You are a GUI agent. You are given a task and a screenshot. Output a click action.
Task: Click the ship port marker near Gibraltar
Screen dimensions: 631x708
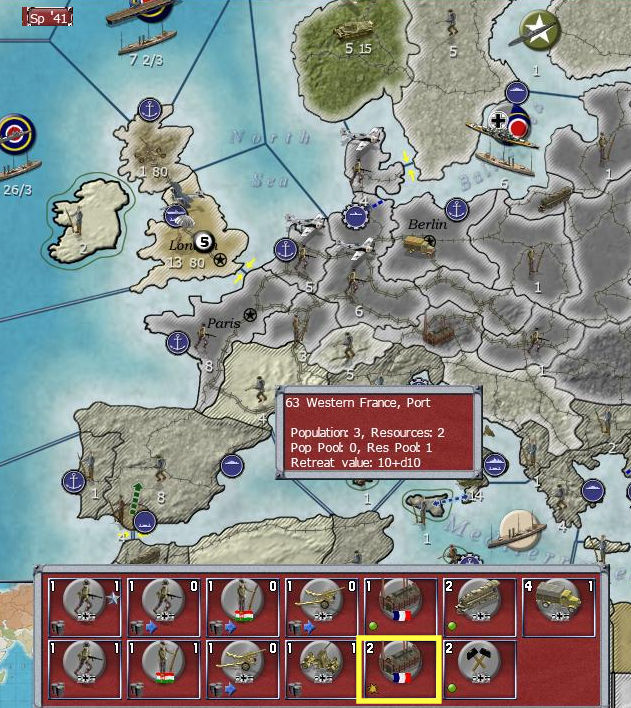click(x=145, y=521)
